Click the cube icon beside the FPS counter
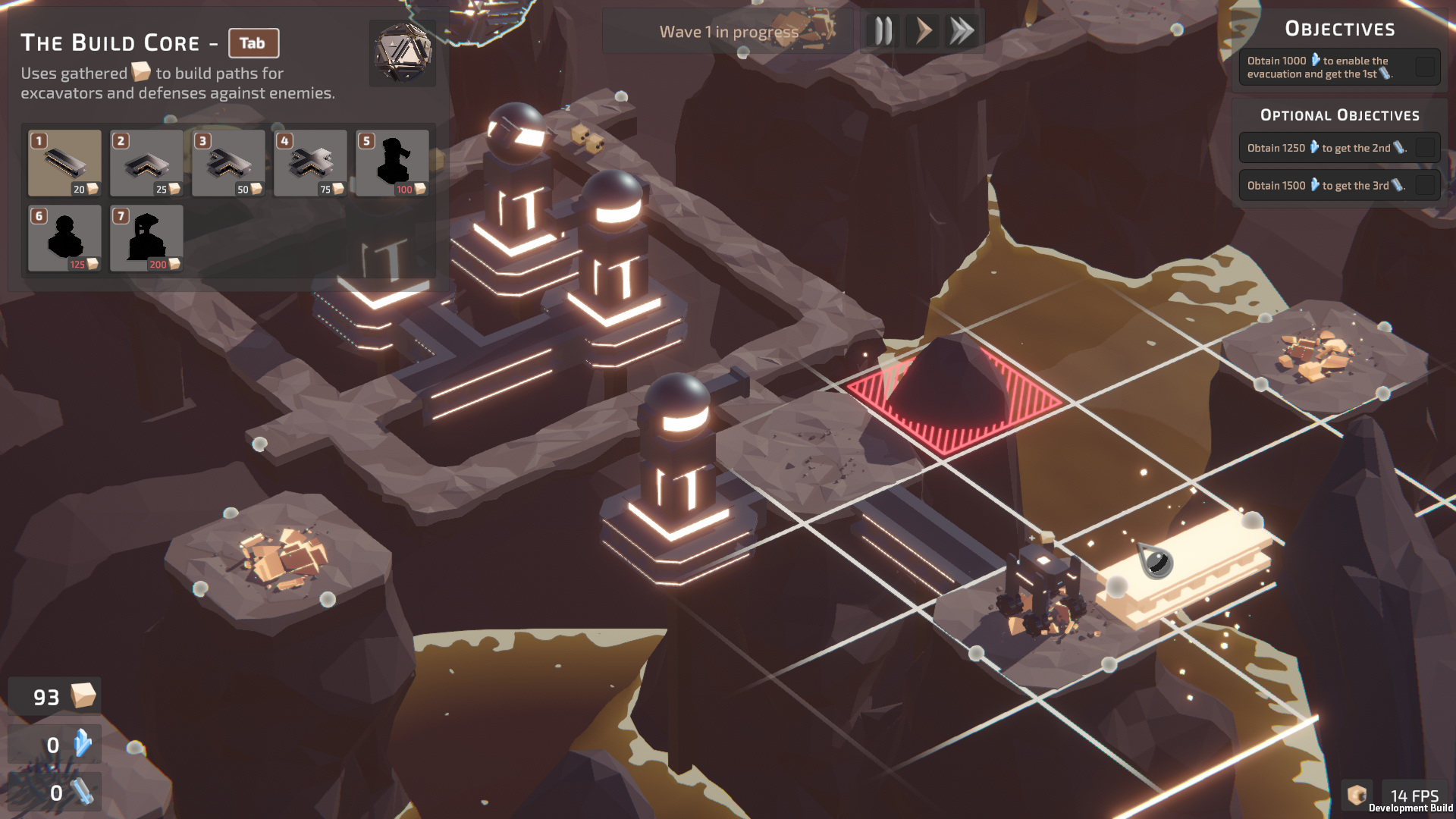The width and height of the screenshot is (1456, 819). (1357, 795)
